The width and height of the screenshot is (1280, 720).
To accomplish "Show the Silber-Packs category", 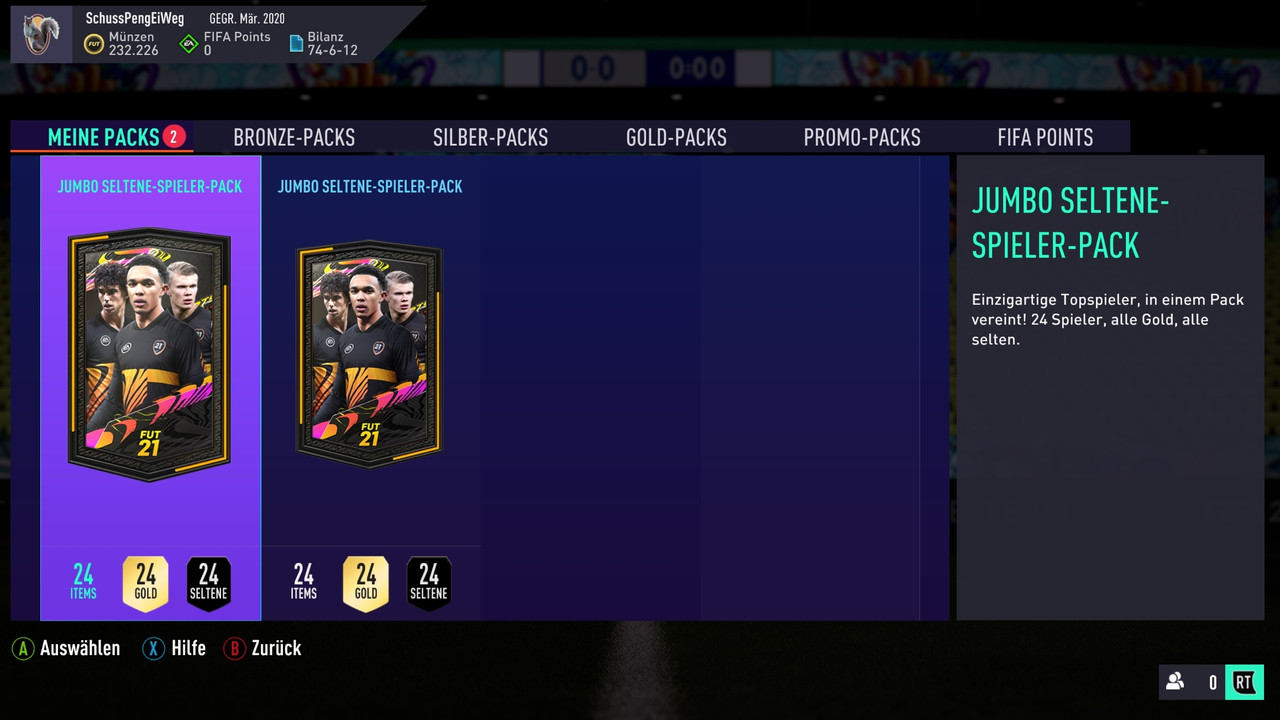I will (x=490, y=137).
